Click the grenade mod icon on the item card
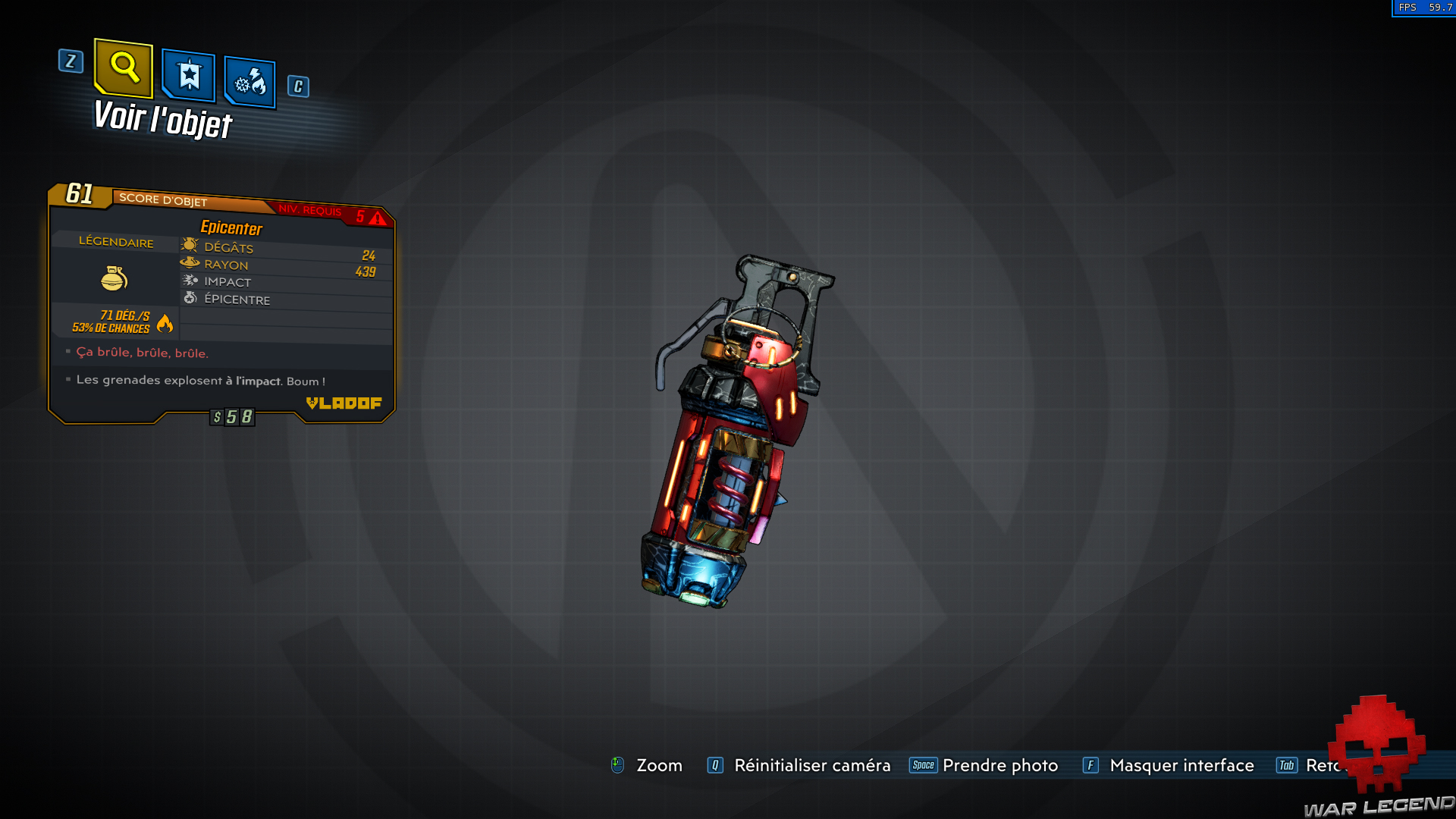Viewport: 1456px width, 819px height. point(114,278)
